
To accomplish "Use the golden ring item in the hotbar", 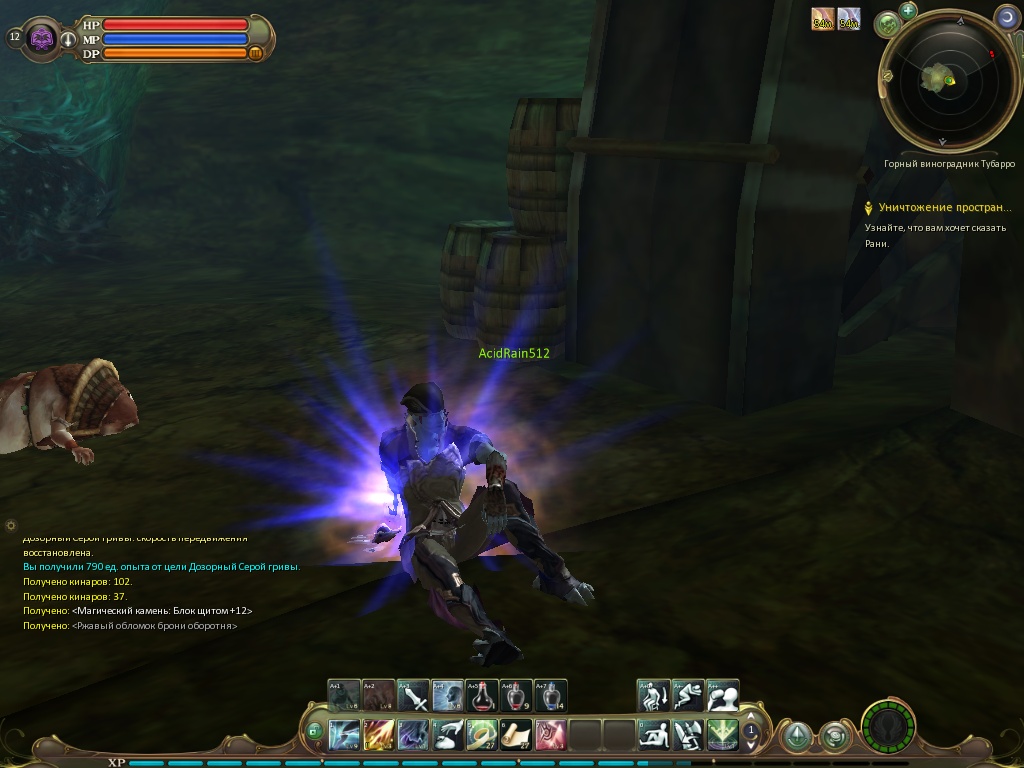I will click(482, 735).
